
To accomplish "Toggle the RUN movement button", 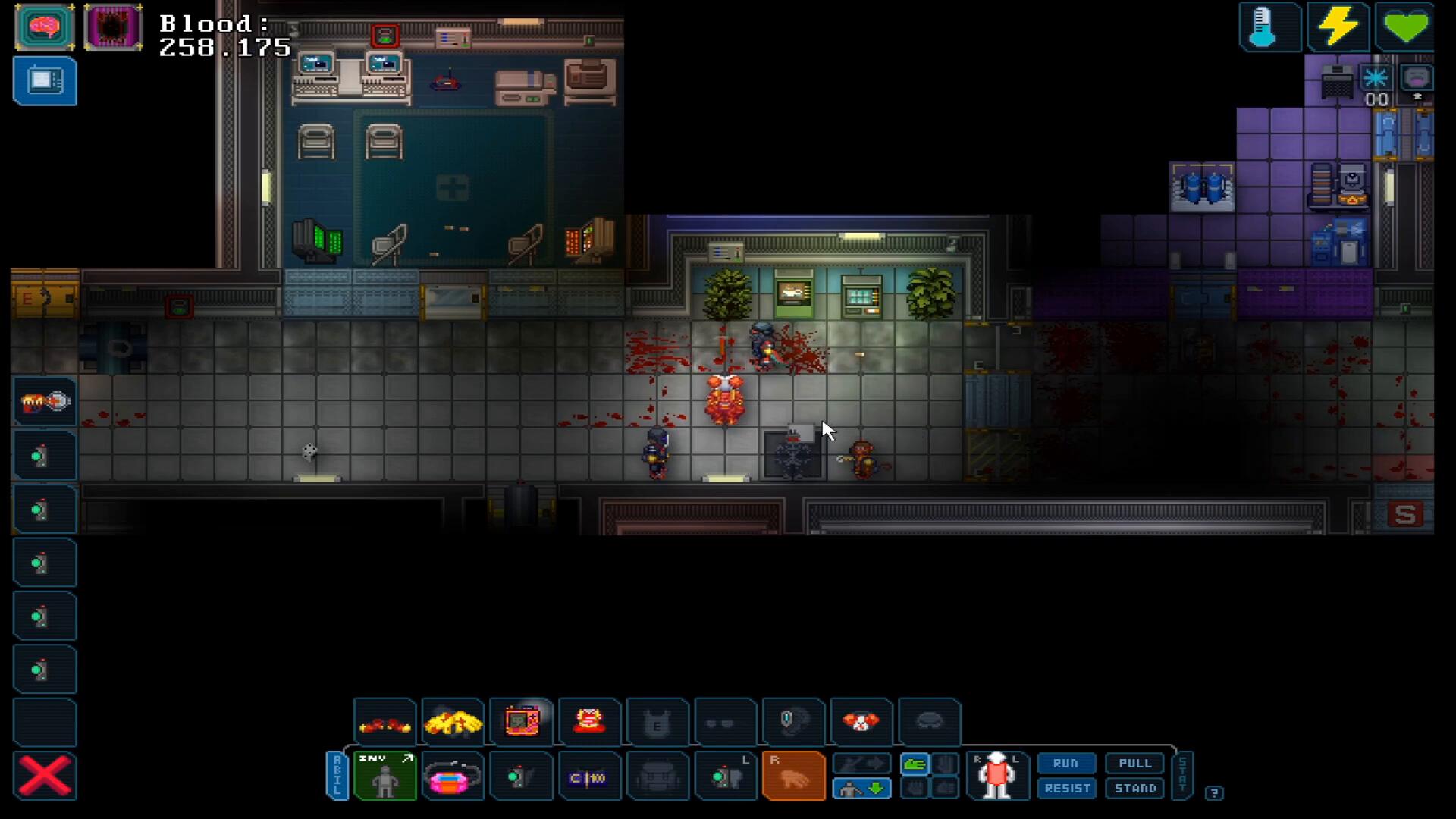I will (1065, 764).
